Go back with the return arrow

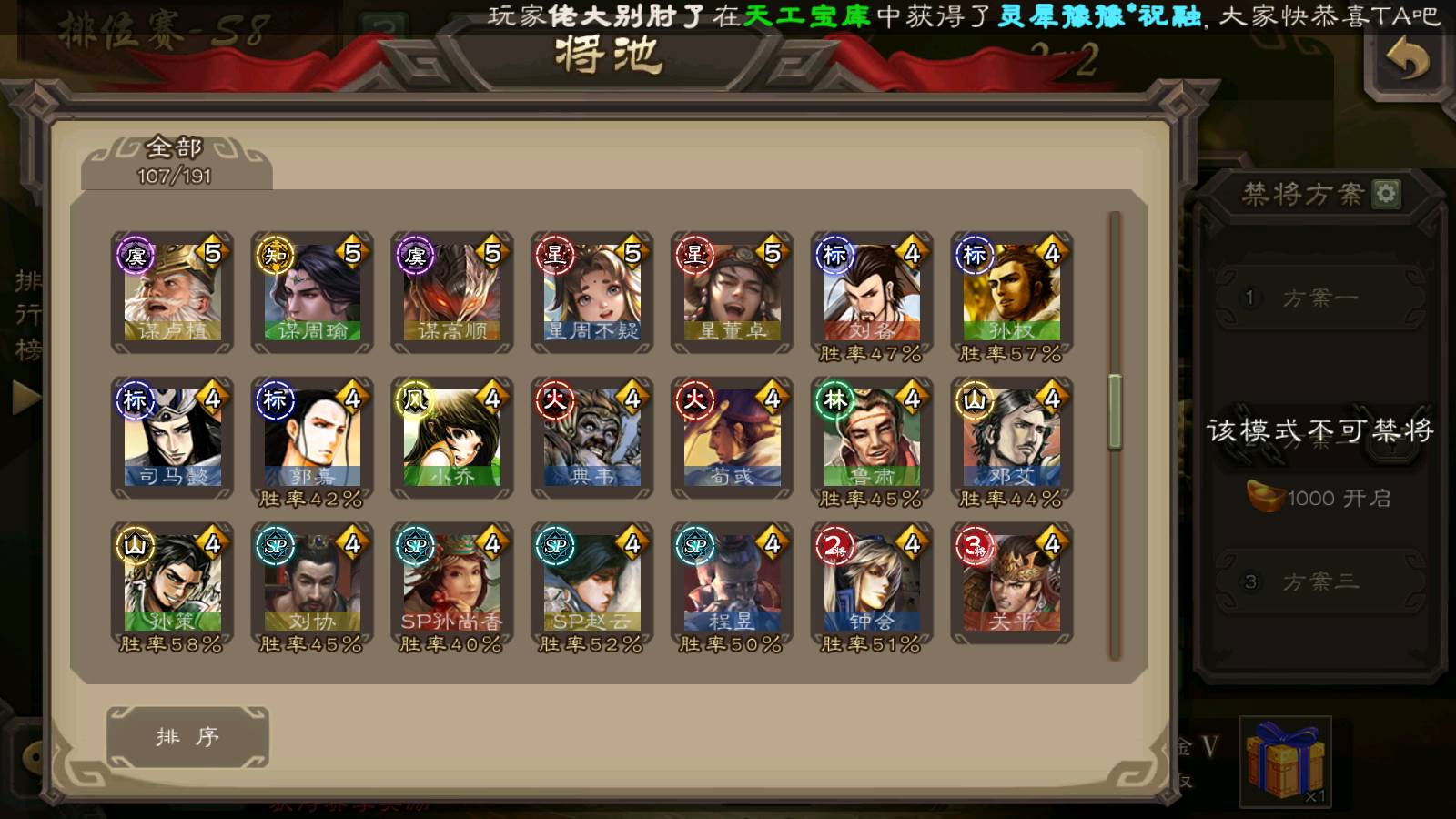click(1407, 60)
